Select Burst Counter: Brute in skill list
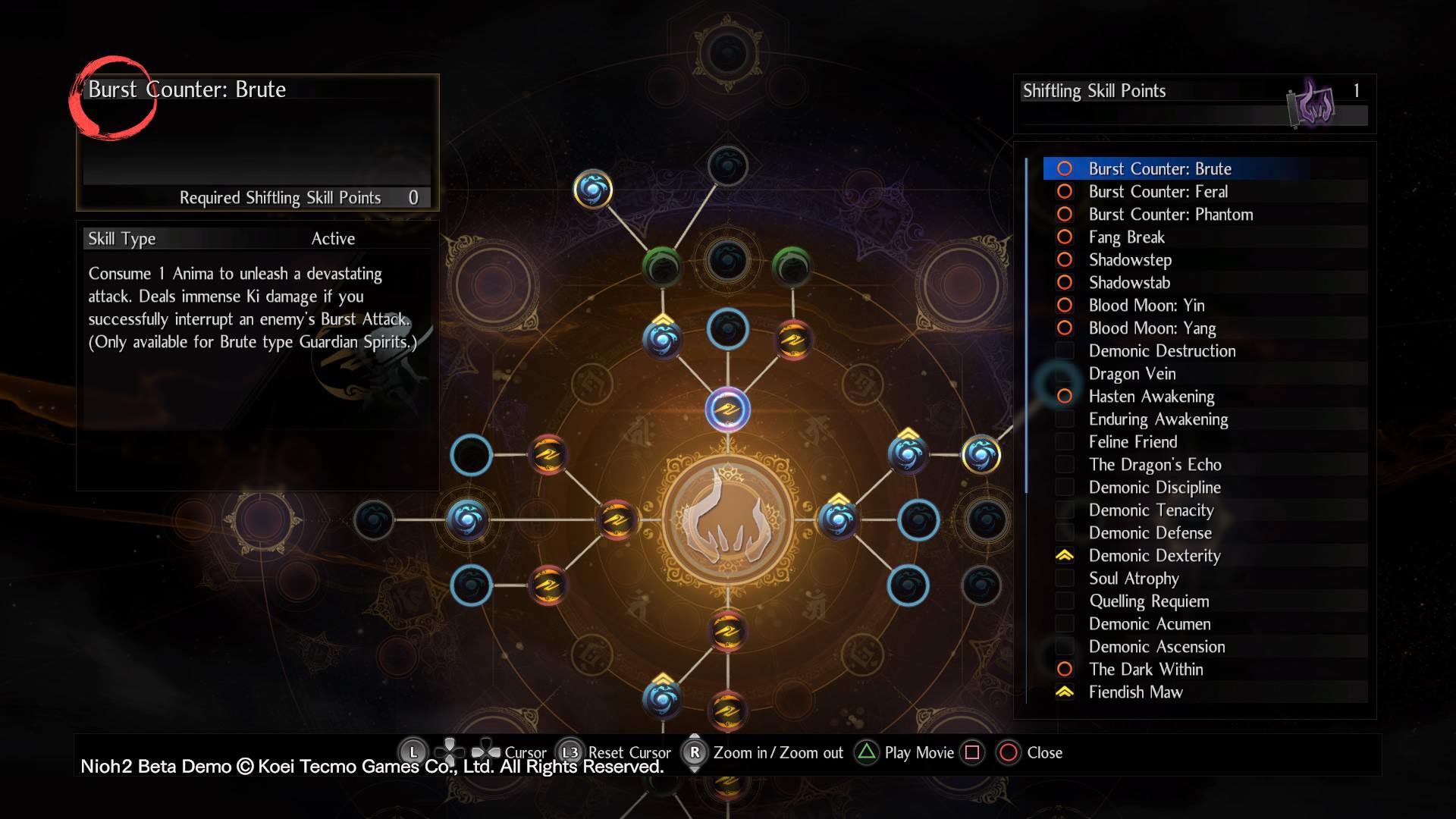The height and width of the screenshot is (819, 1456). click(x=1159, y=168)
